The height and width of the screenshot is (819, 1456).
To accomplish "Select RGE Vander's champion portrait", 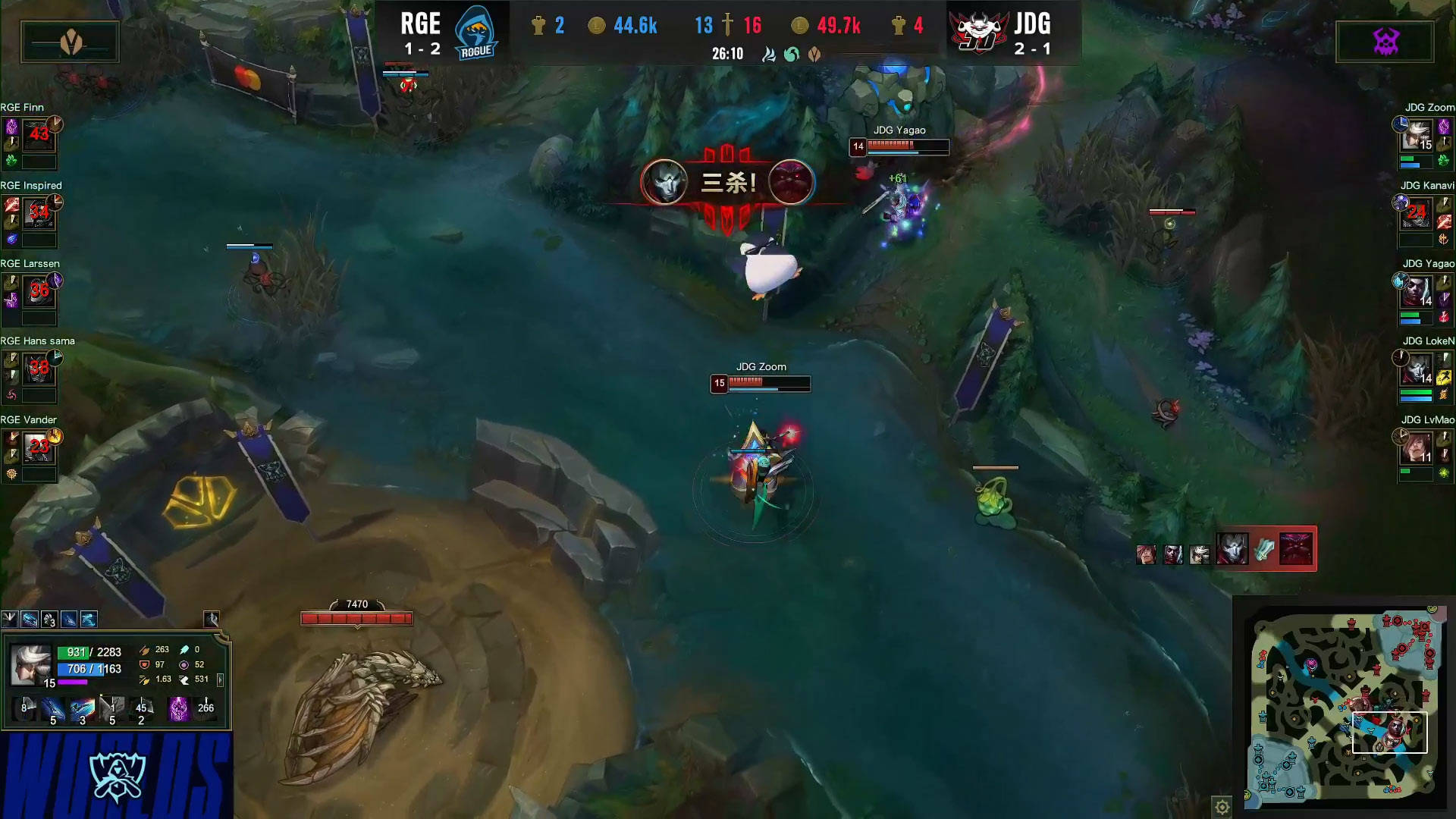I will click(x=39, y=447).
